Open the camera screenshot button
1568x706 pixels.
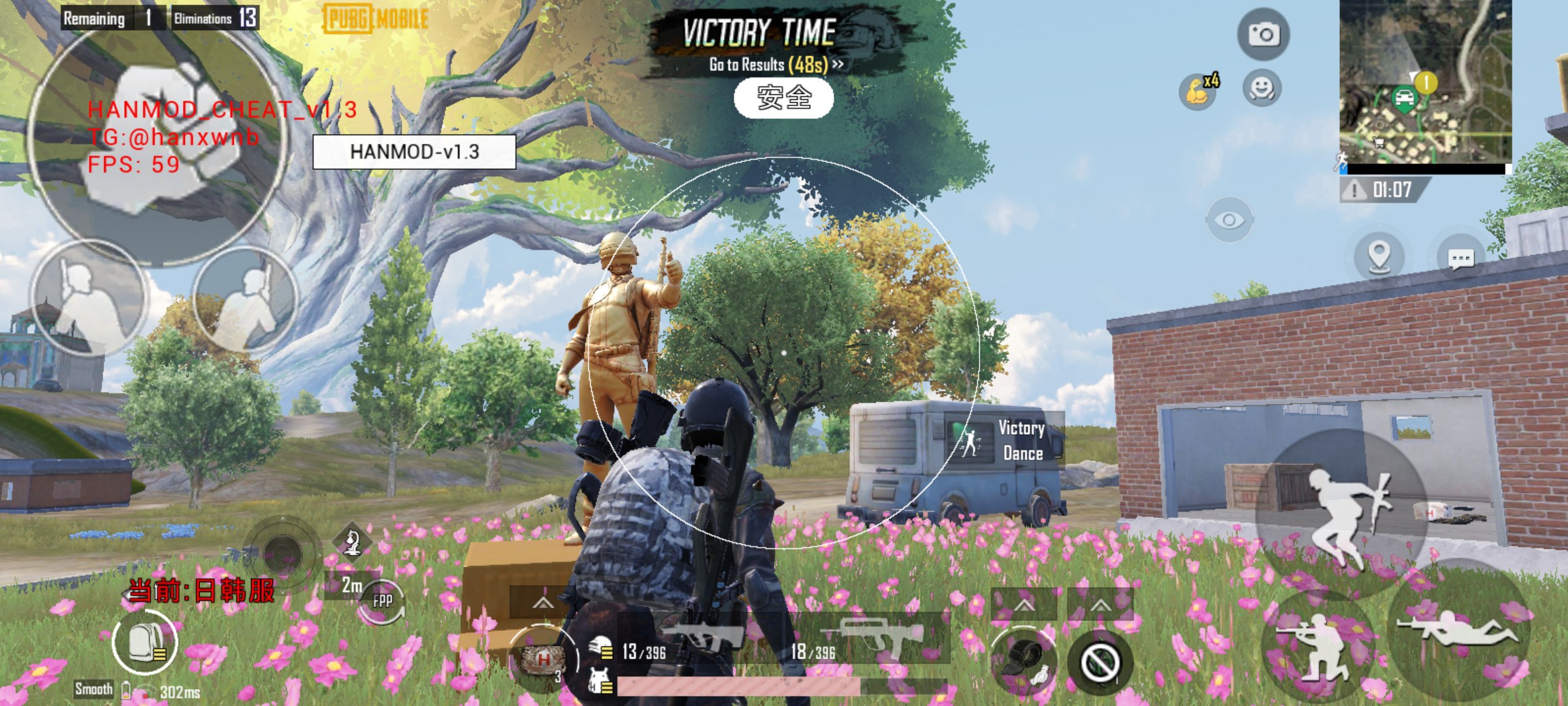(x=1263, y=34)
